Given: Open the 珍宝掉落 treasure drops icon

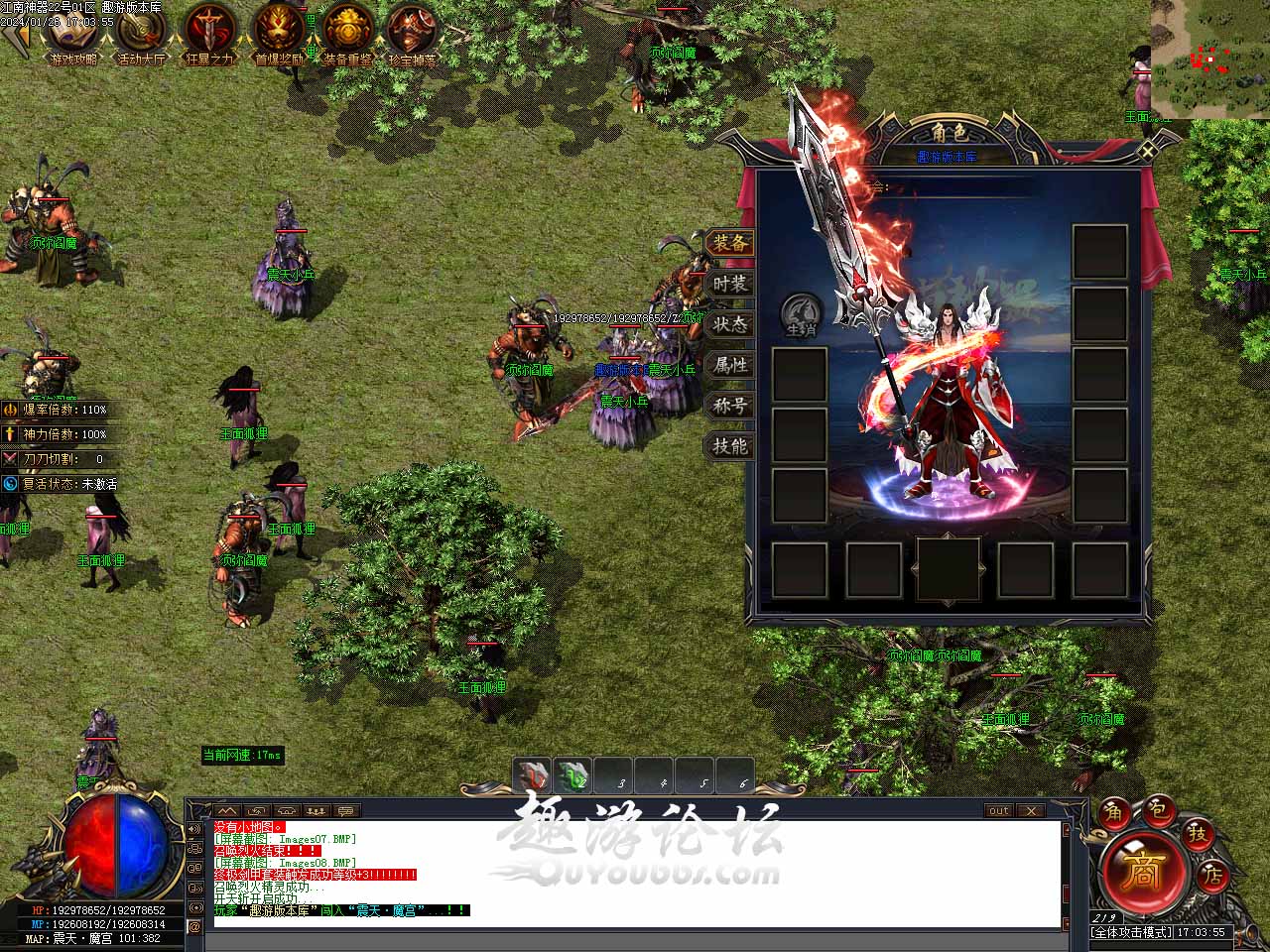Looking at the screenshot, I should [x=412, y=32].
